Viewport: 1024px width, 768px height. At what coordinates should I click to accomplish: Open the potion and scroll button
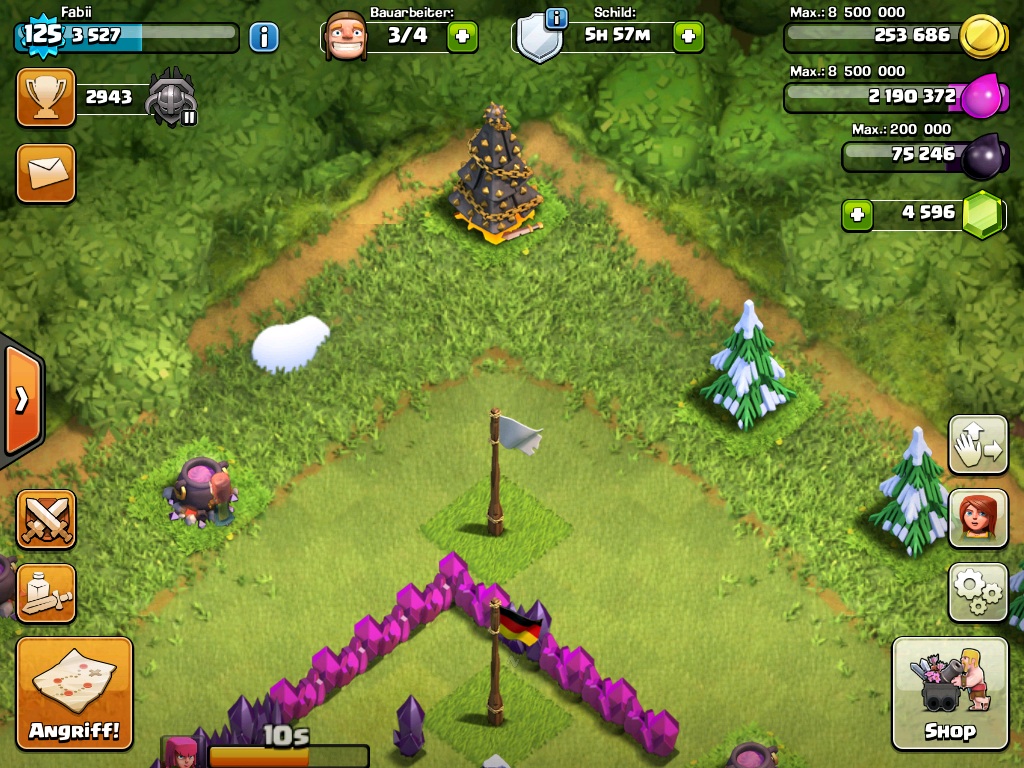(46, 592)
